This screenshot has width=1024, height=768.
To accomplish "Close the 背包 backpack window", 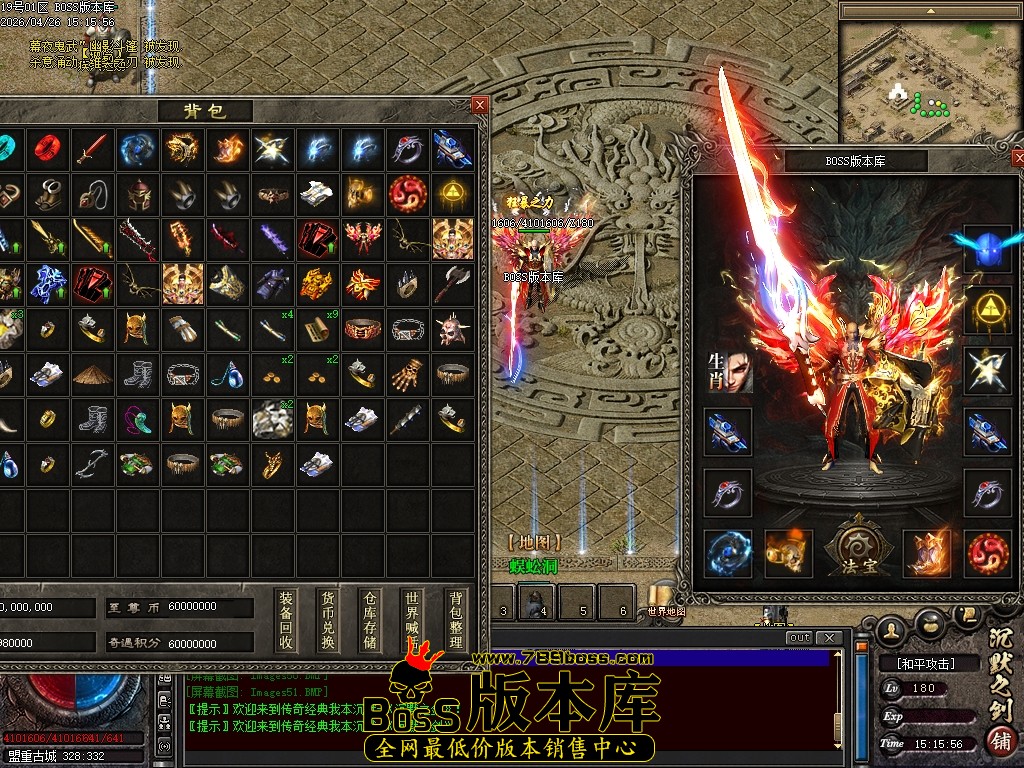I will pyautogui.click(x=480, y=104).
